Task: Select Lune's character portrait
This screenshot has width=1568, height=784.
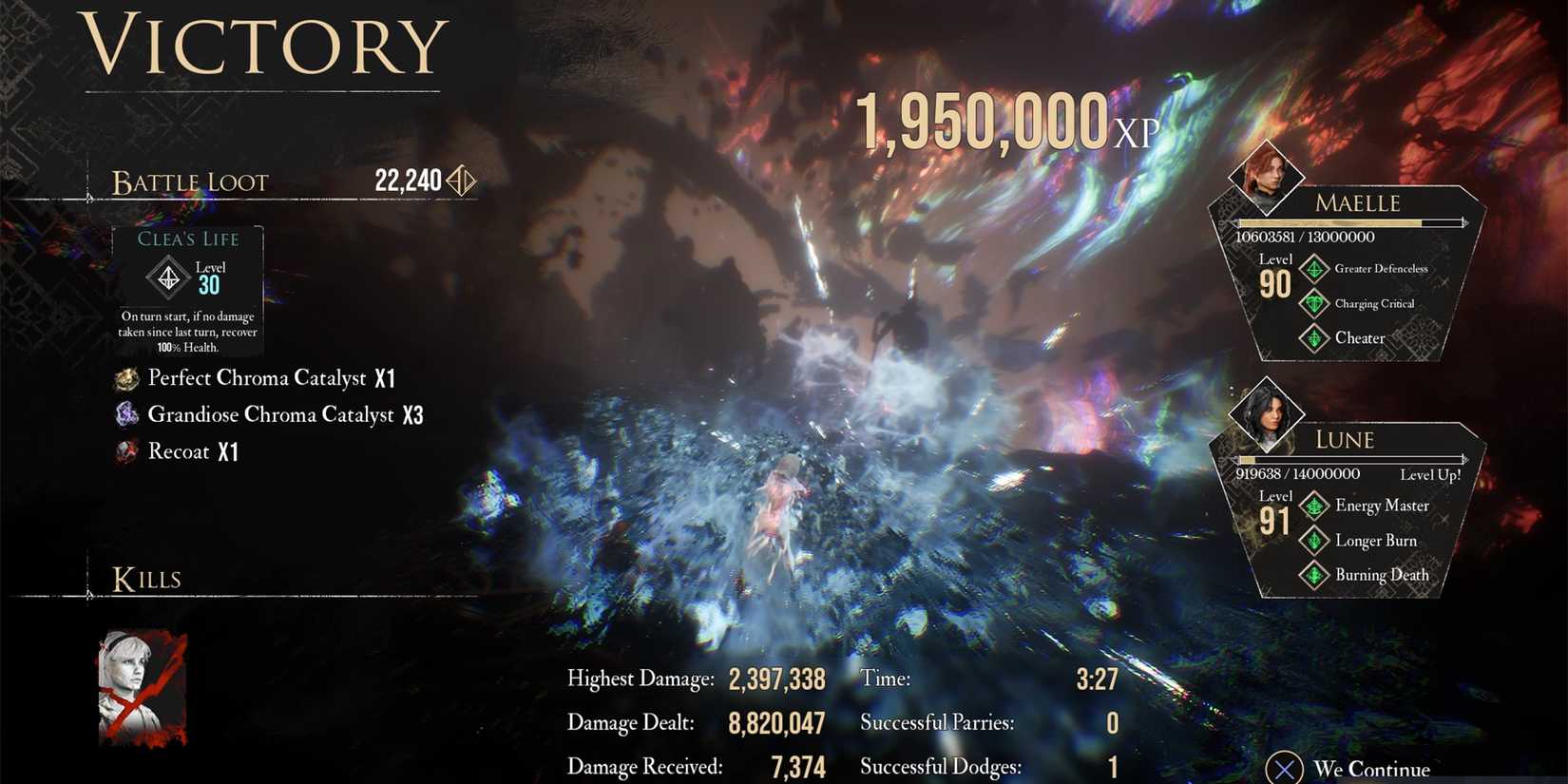Action: tap(1267, 416)
